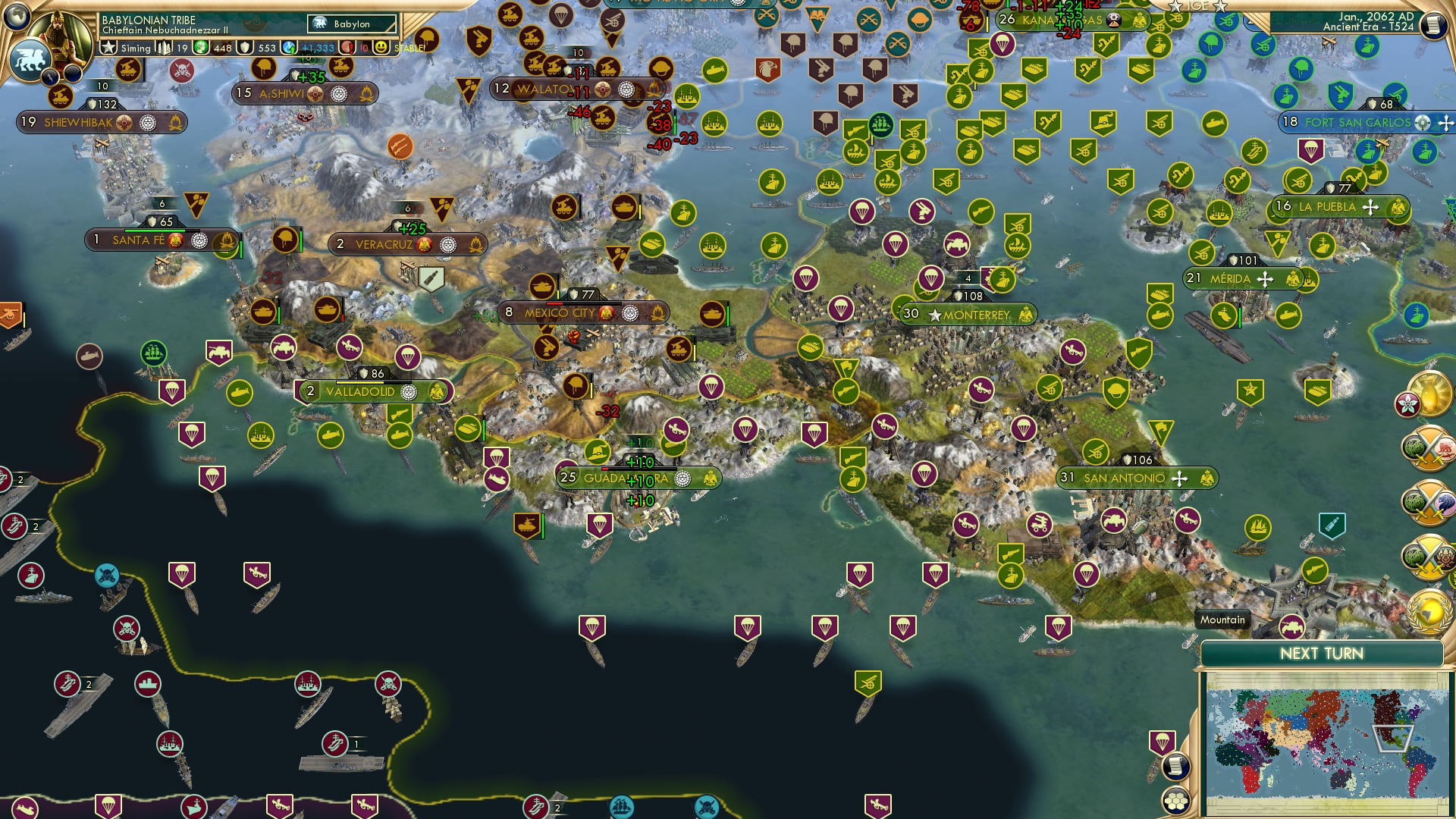
Task: Click the smiley happiness icon labeled STABLE
Action: coord(379,47)
